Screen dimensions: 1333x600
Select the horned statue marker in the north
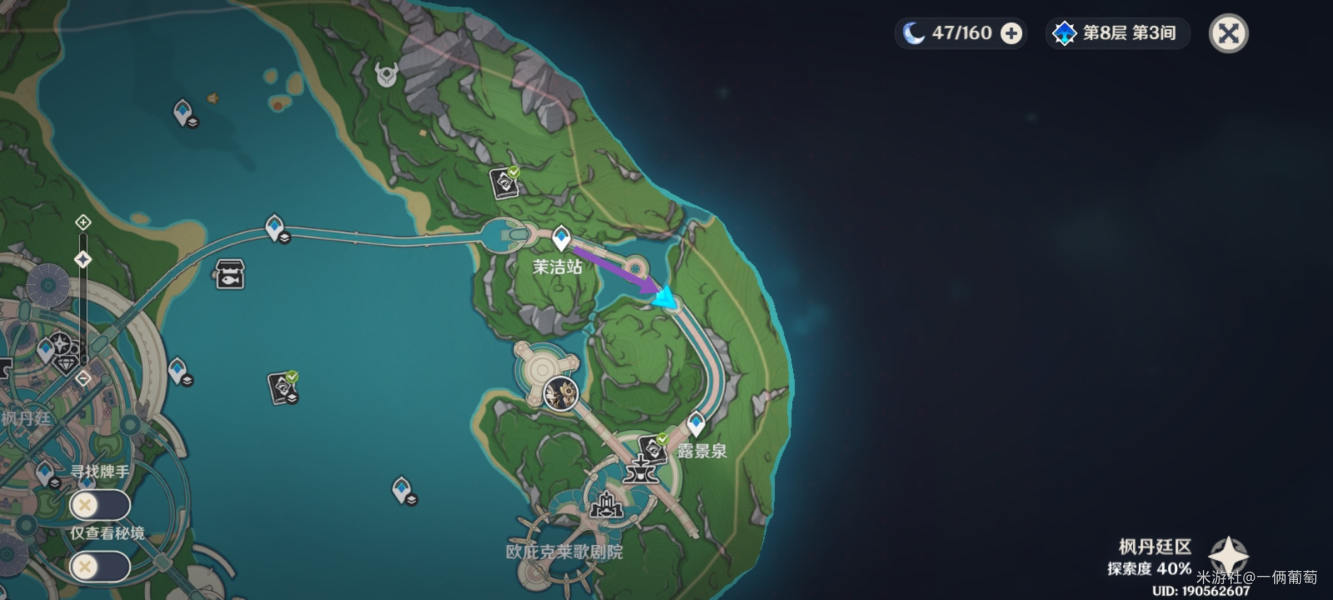tap(387, 73)
